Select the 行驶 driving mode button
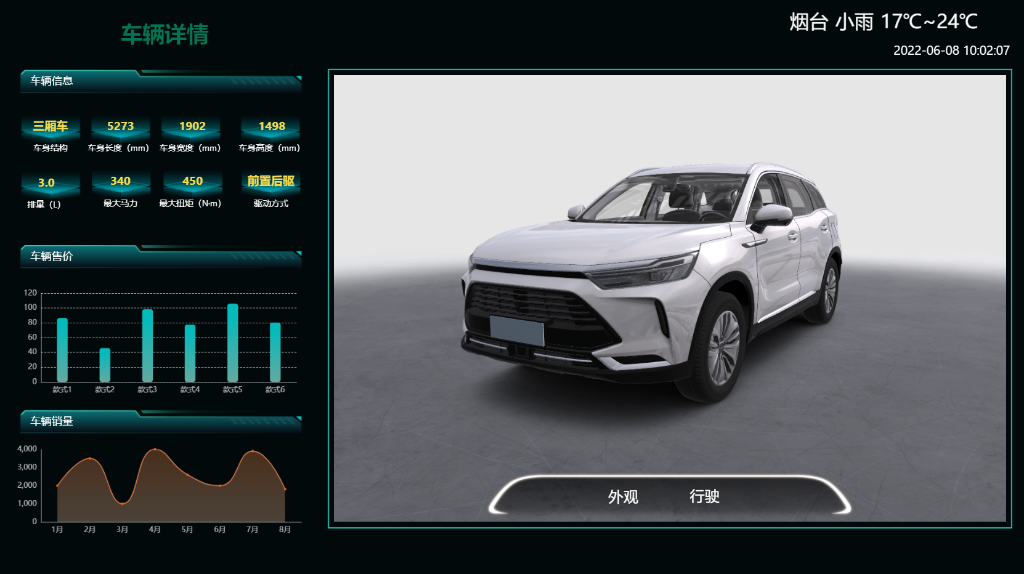1024x574 pixels. [x=704, y=497]
